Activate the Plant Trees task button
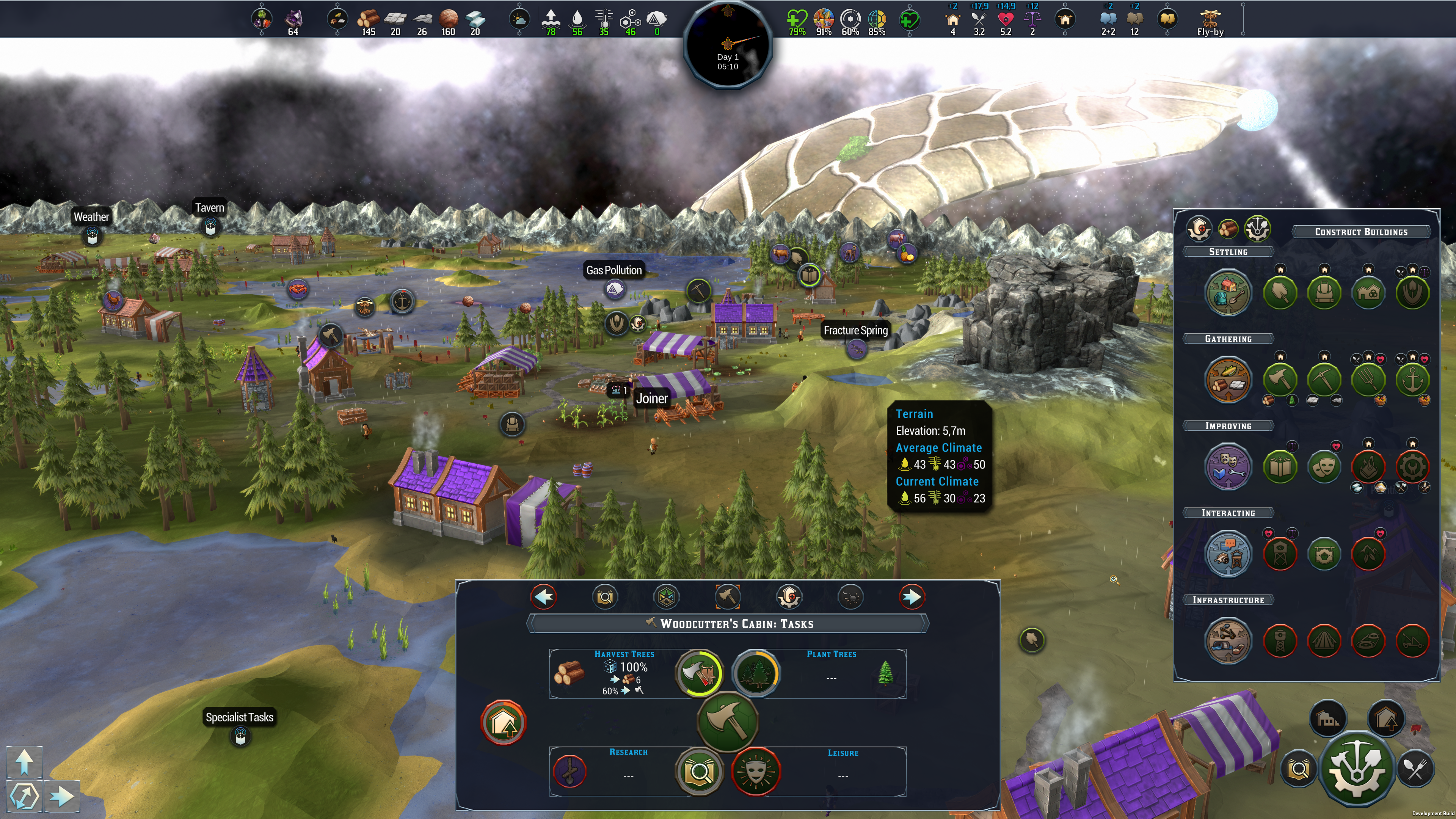The height and width of the screenshot is (819, 1456). point(756,673)
